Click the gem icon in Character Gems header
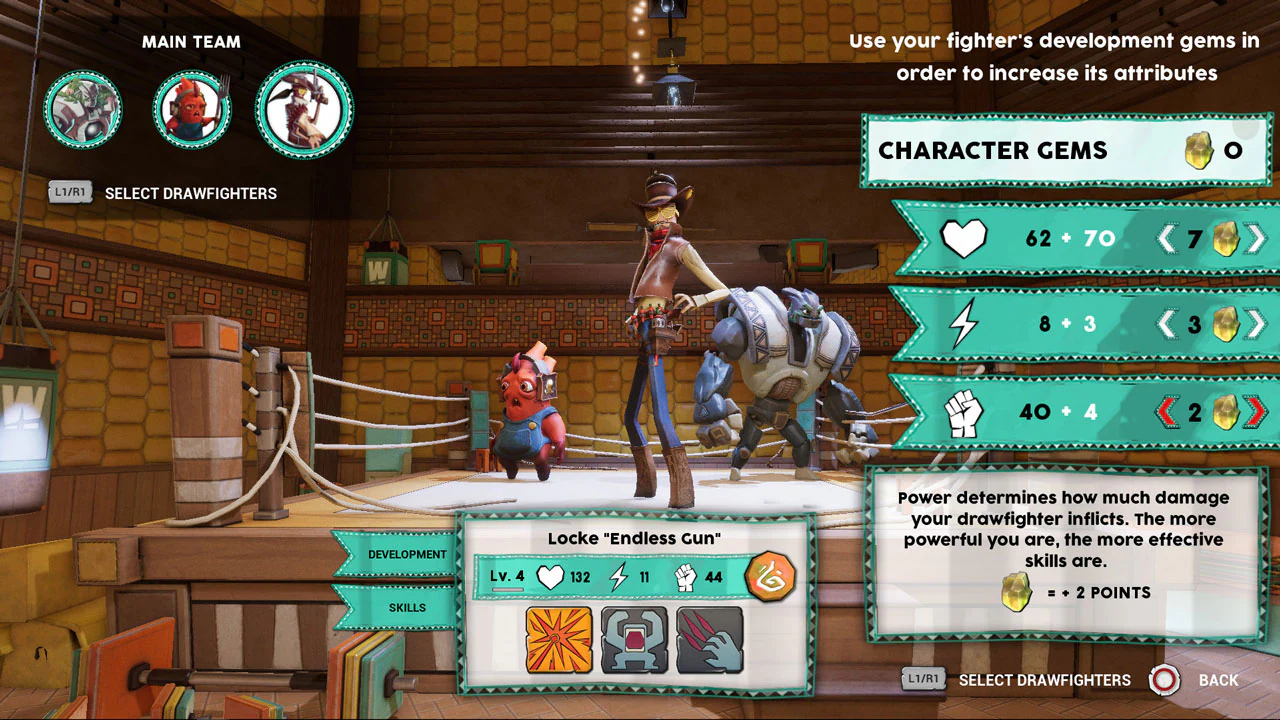 pyautogui.click(x=1199, y=150)
